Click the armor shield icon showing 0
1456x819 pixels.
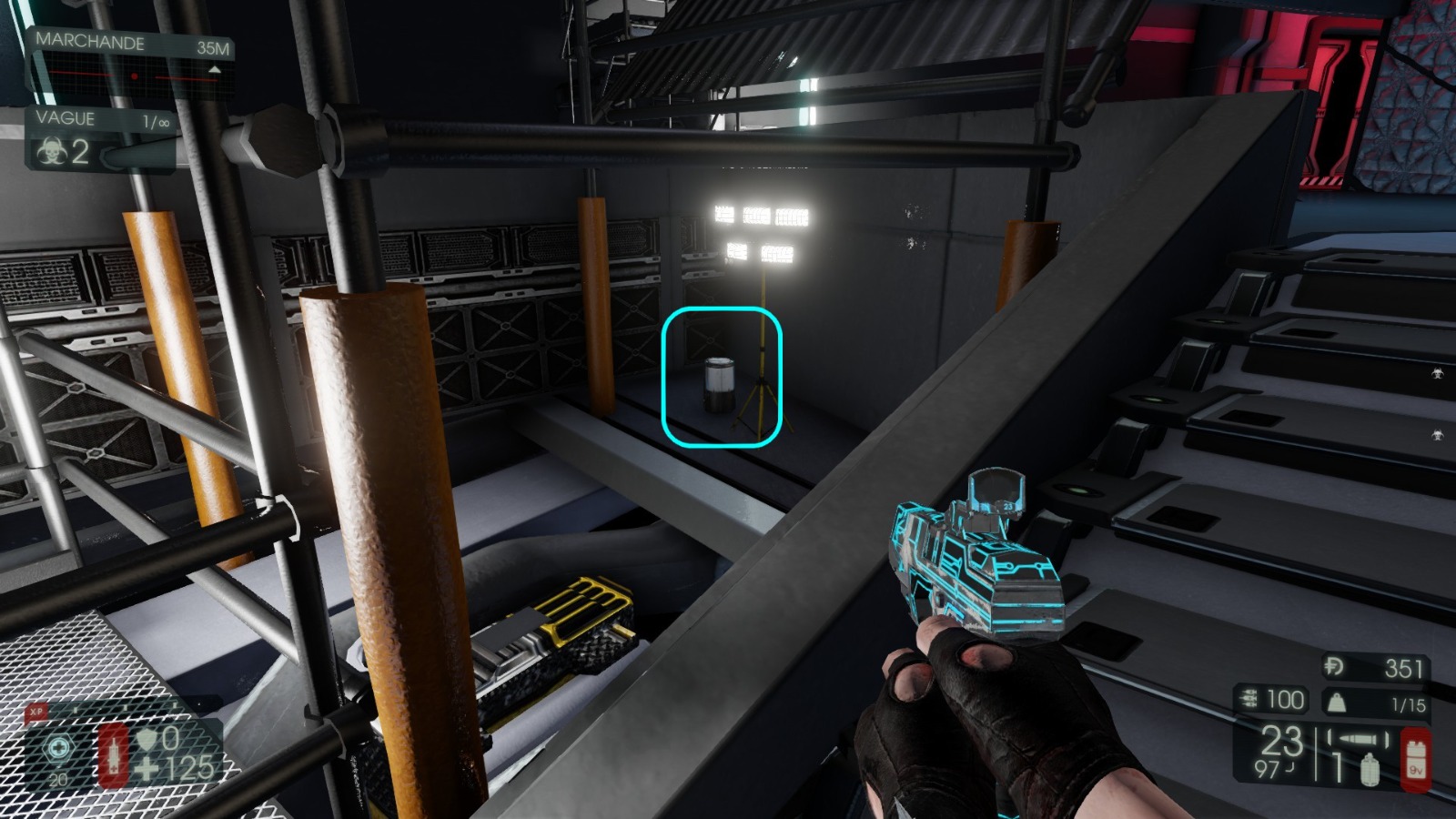point(147,740)
